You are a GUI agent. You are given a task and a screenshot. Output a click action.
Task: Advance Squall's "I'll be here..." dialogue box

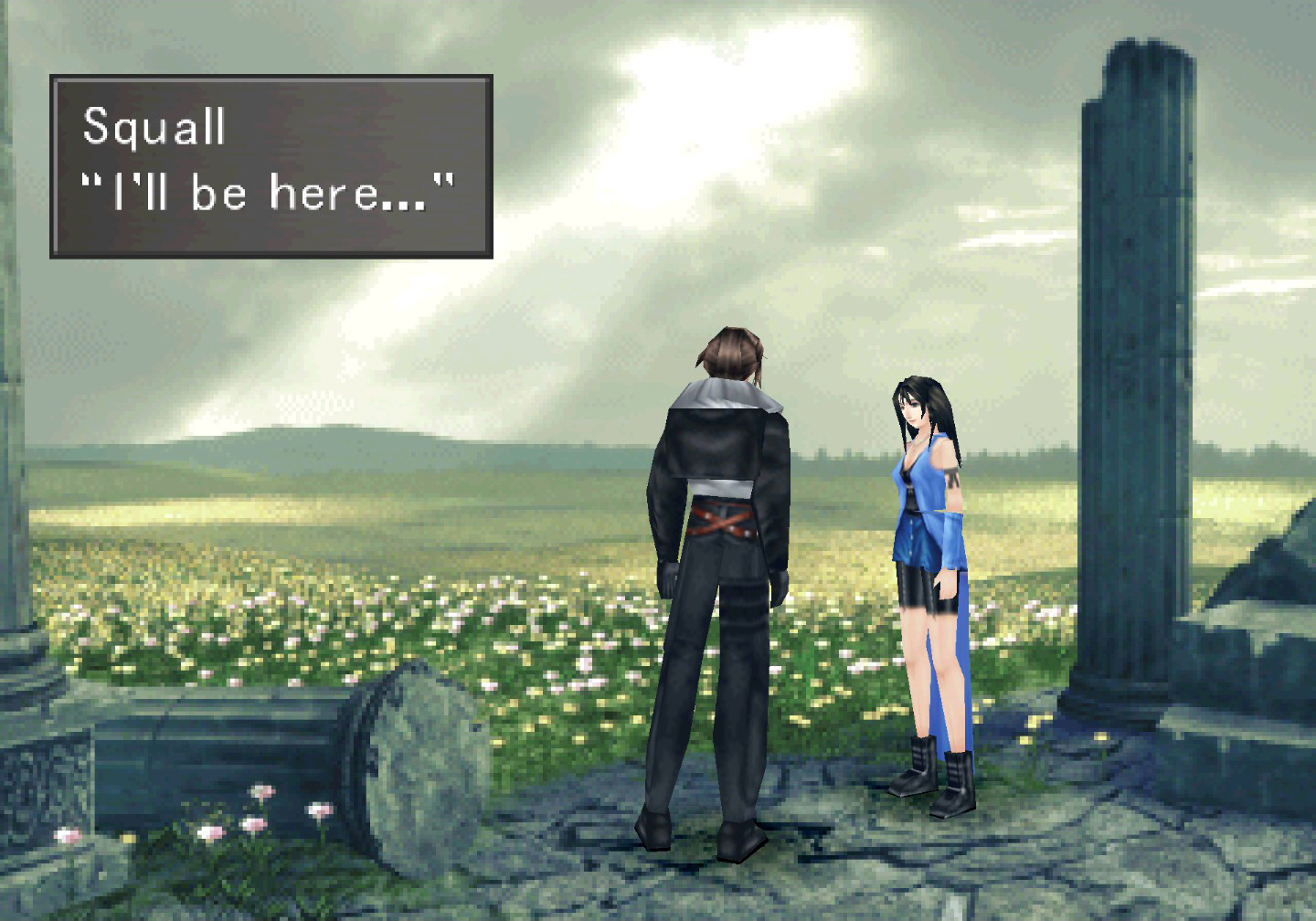pos(271,166)
